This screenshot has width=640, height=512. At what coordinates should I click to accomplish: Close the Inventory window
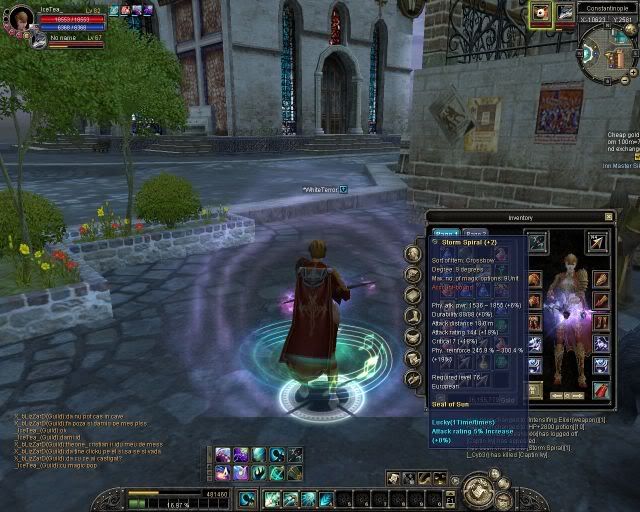tap(608, 216)
